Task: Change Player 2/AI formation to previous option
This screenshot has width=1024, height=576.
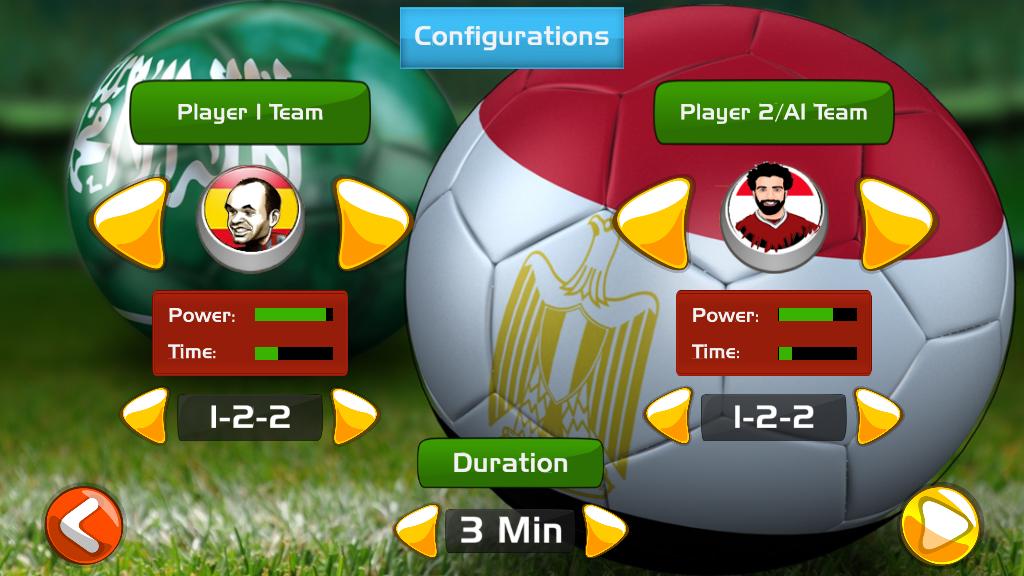Action: pyautogui.click(x=670, y=415)
